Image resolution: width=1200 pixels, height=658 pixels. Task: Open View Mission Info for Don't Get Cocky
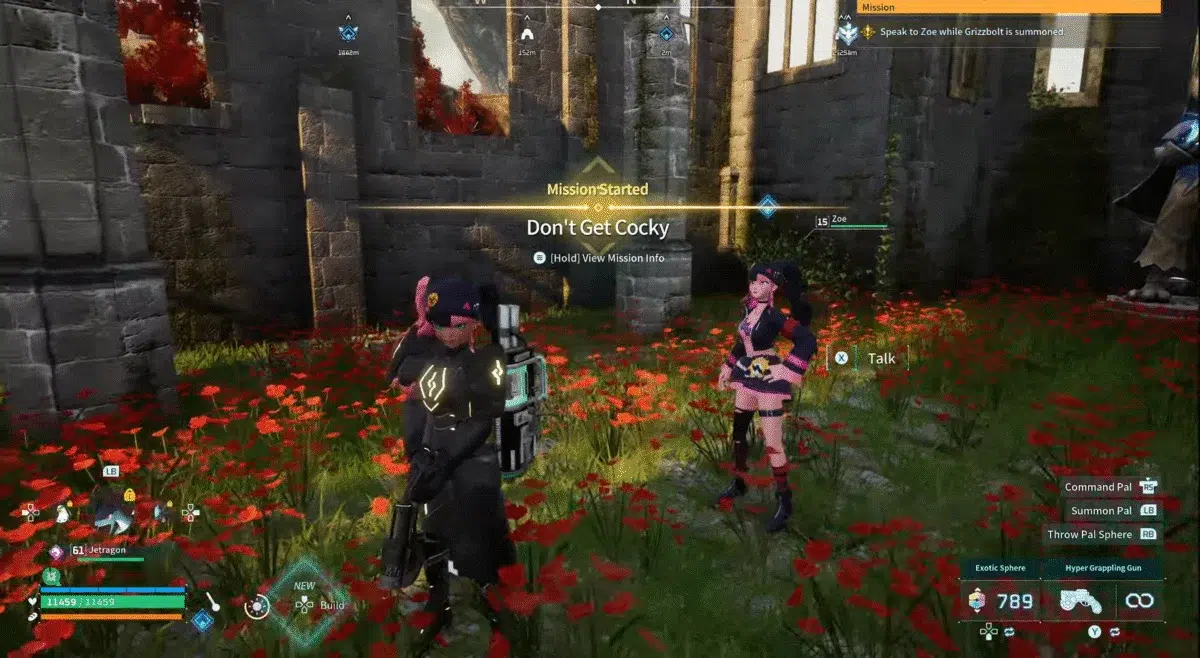(598, 258)
